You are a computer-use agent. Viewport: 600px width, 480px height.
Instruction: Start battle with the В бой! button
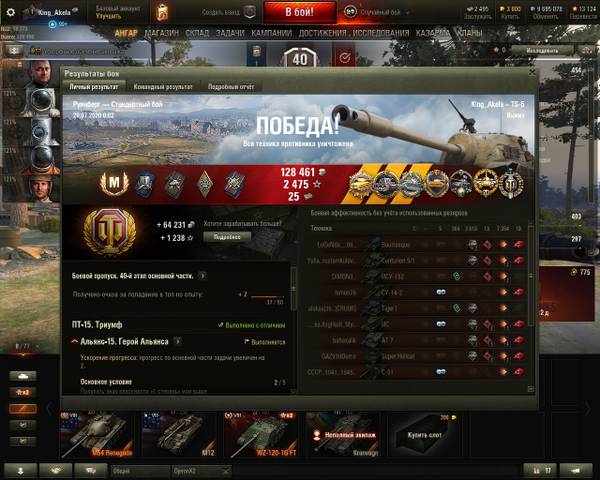pyautogui.click(x=299, y=12)
